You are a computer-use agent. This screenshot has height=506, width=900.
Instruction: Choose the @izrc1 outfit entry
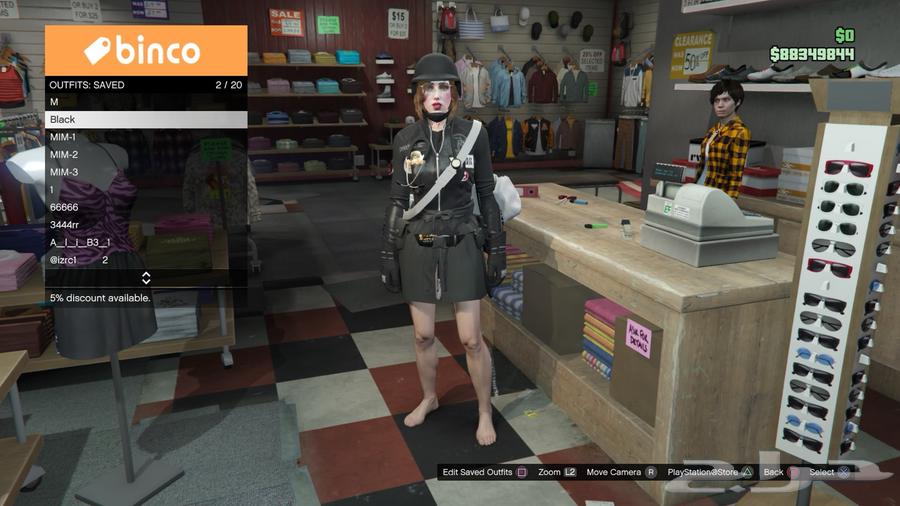click(x=146, y=260)
